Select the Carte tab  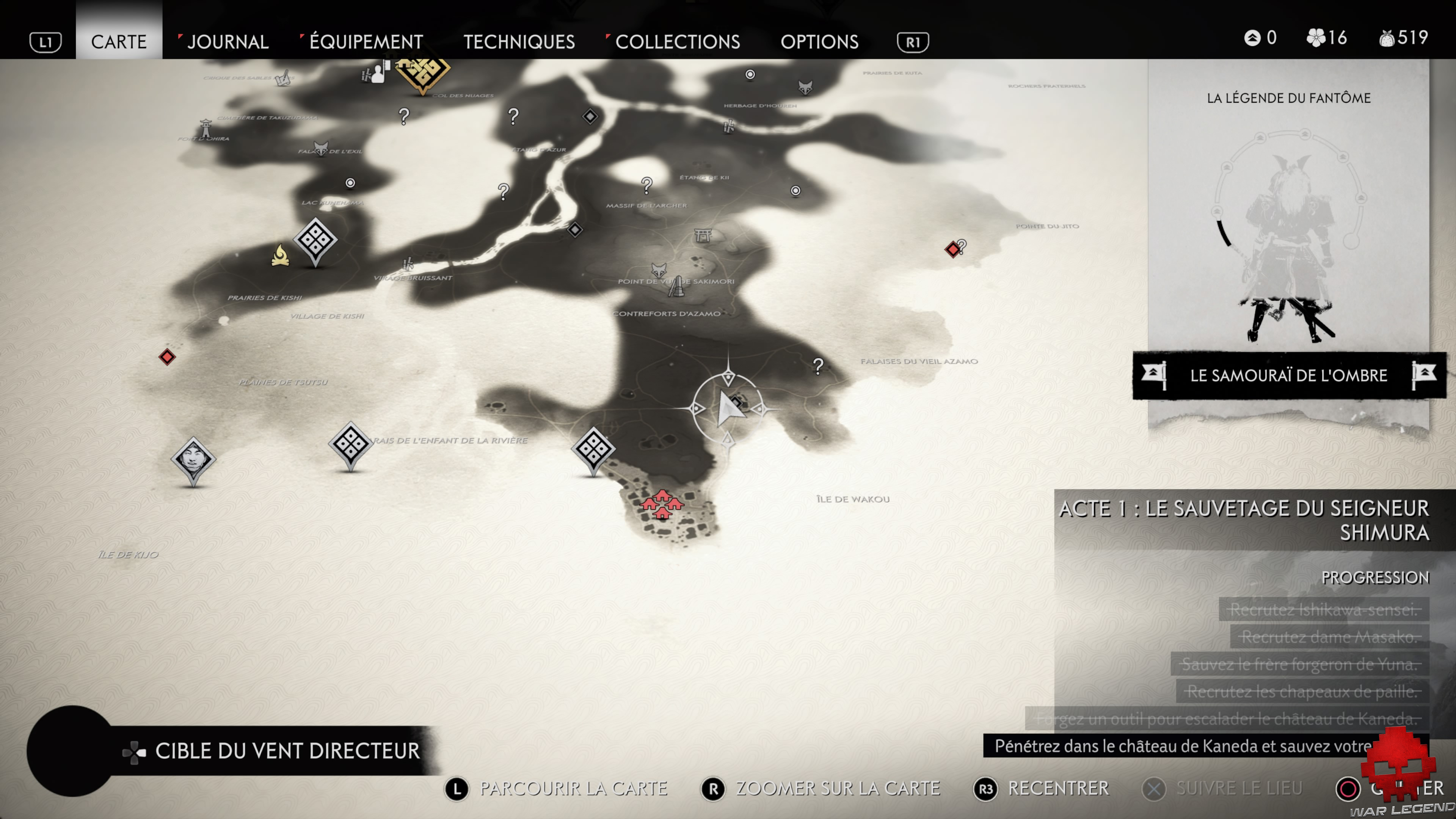(x=119, y=42)
